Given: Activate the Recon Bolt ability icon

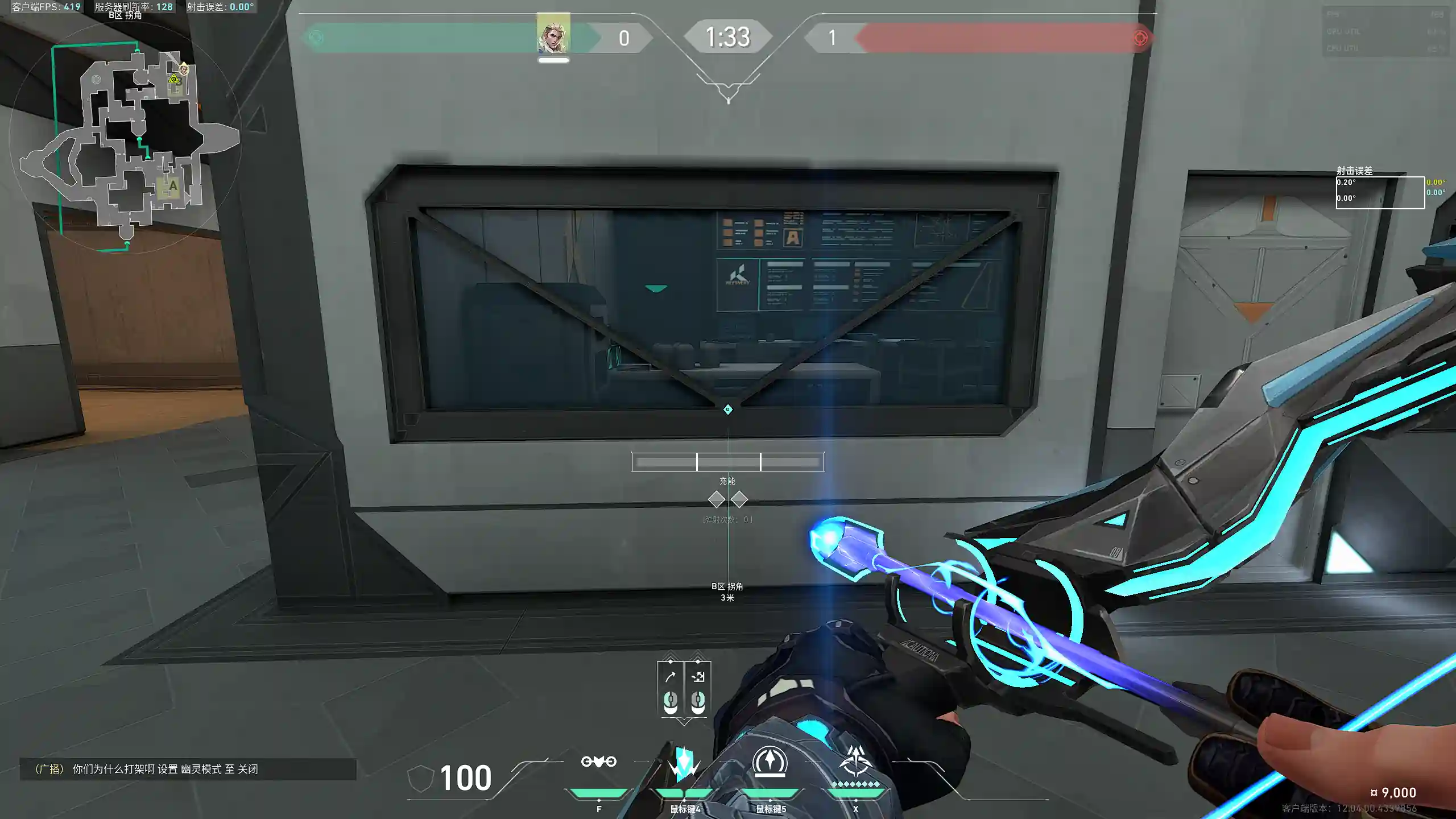Looking at the screenshot, I should click(770, 762).
